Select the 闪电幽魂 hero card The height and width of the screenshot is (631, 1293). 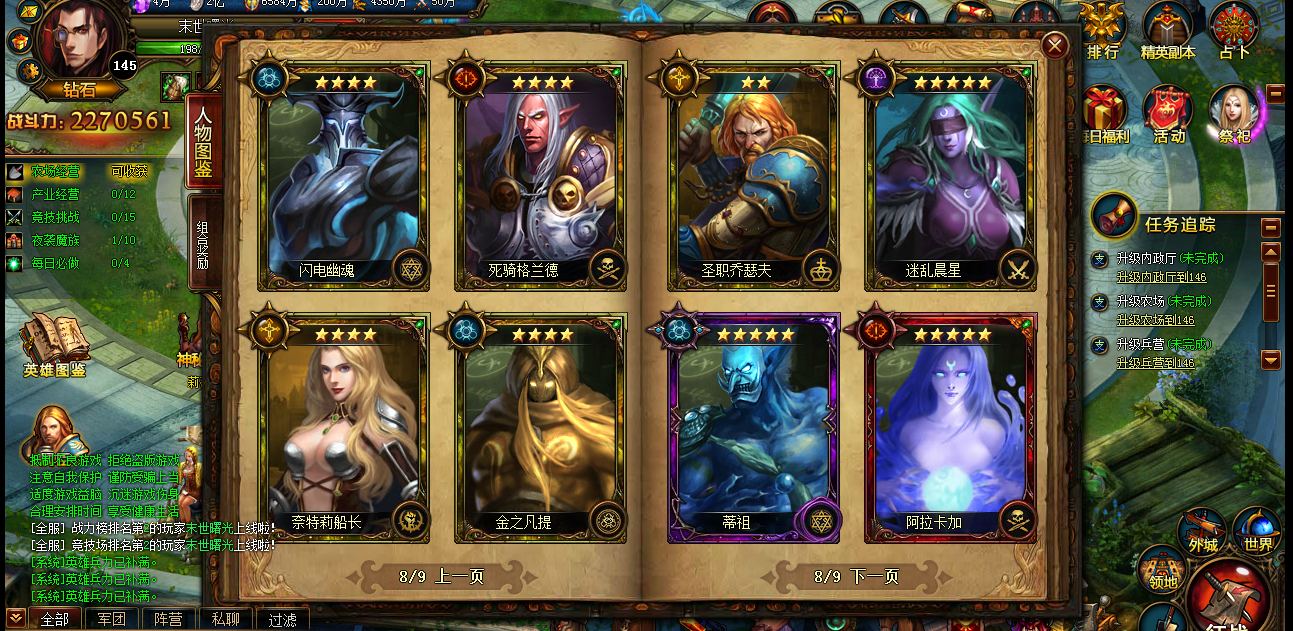pos(342,175)
